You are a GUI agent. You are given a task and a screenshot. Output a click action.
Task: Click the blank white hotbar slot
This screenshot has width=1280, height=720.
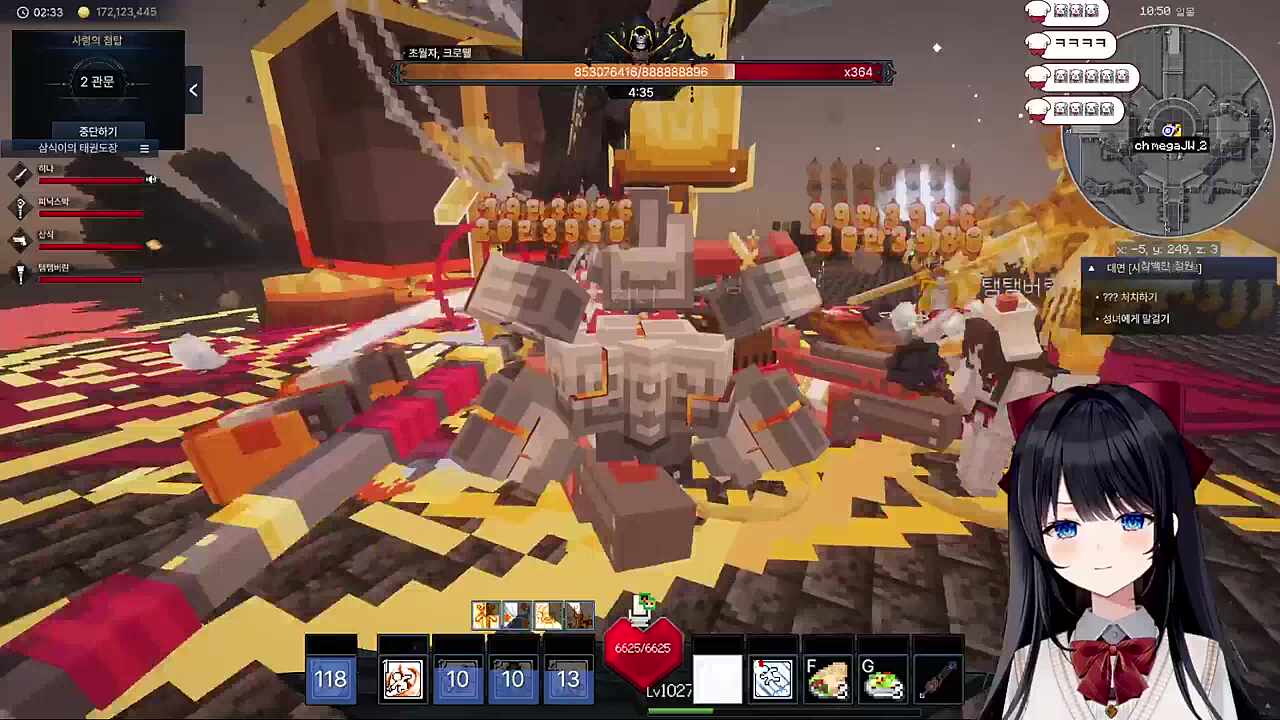click(x=717, y=679)
